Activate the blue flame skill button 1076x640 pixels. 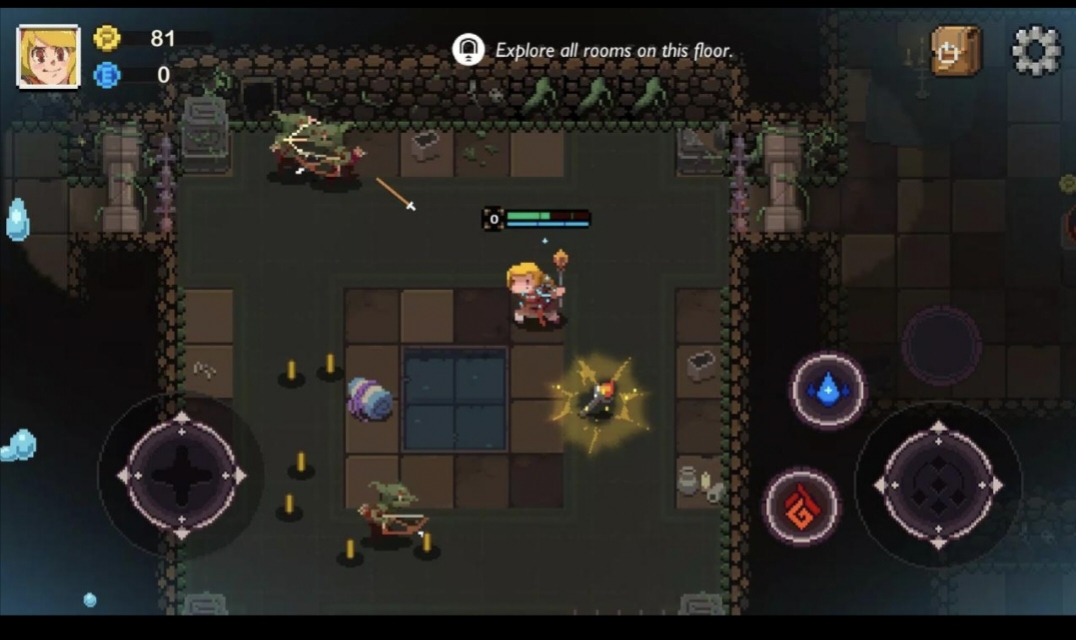(828, 390)
